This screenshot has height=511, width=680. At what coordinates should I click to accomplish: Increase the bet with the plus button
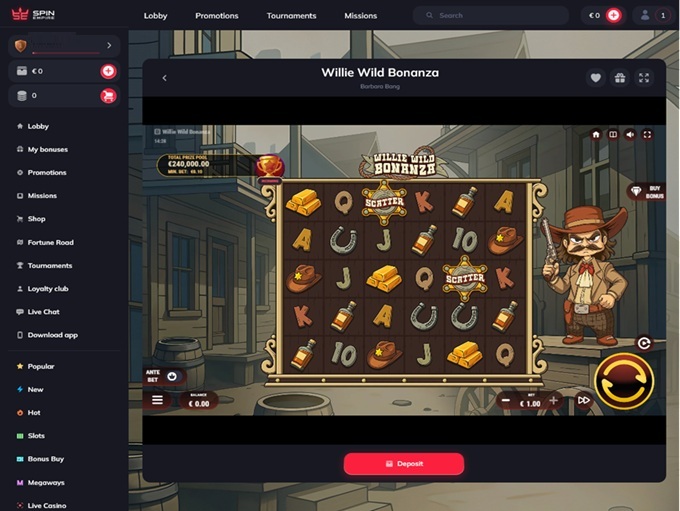[553, 401]
